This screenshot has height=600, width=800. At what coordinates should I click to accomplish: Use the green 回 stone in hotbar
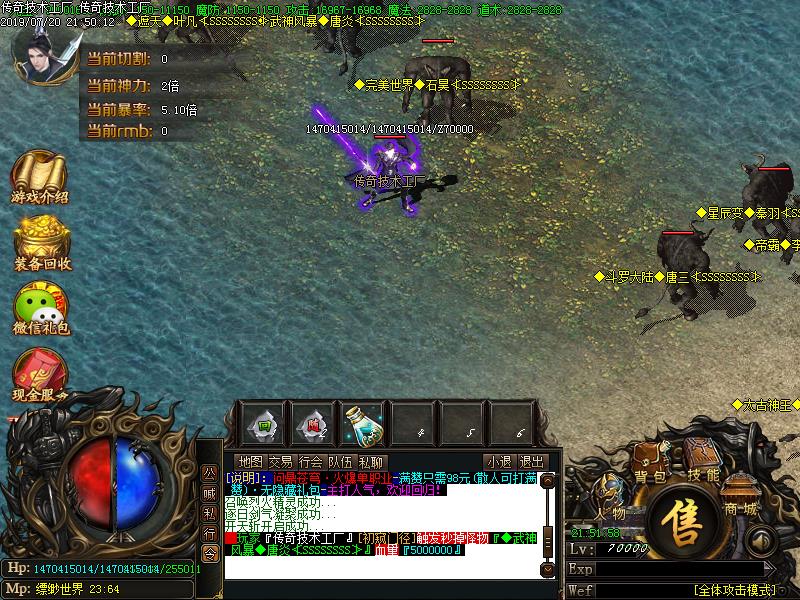(260, 425)
